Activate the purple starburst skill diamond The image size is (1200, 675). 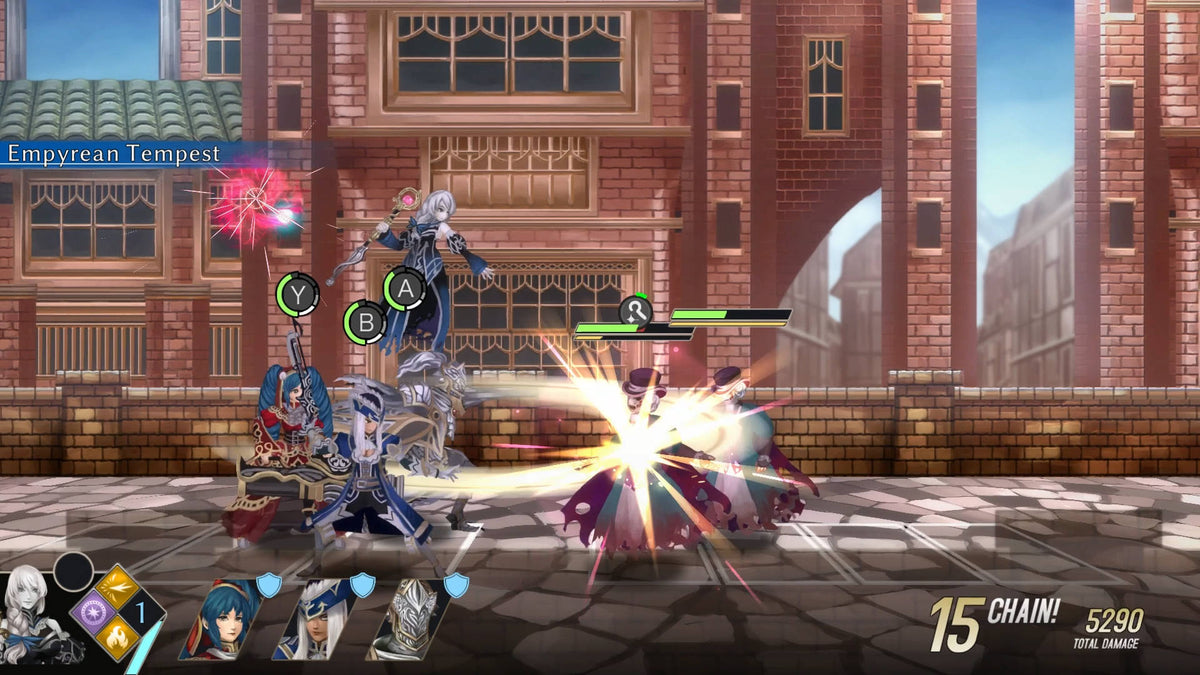[93, 612]
